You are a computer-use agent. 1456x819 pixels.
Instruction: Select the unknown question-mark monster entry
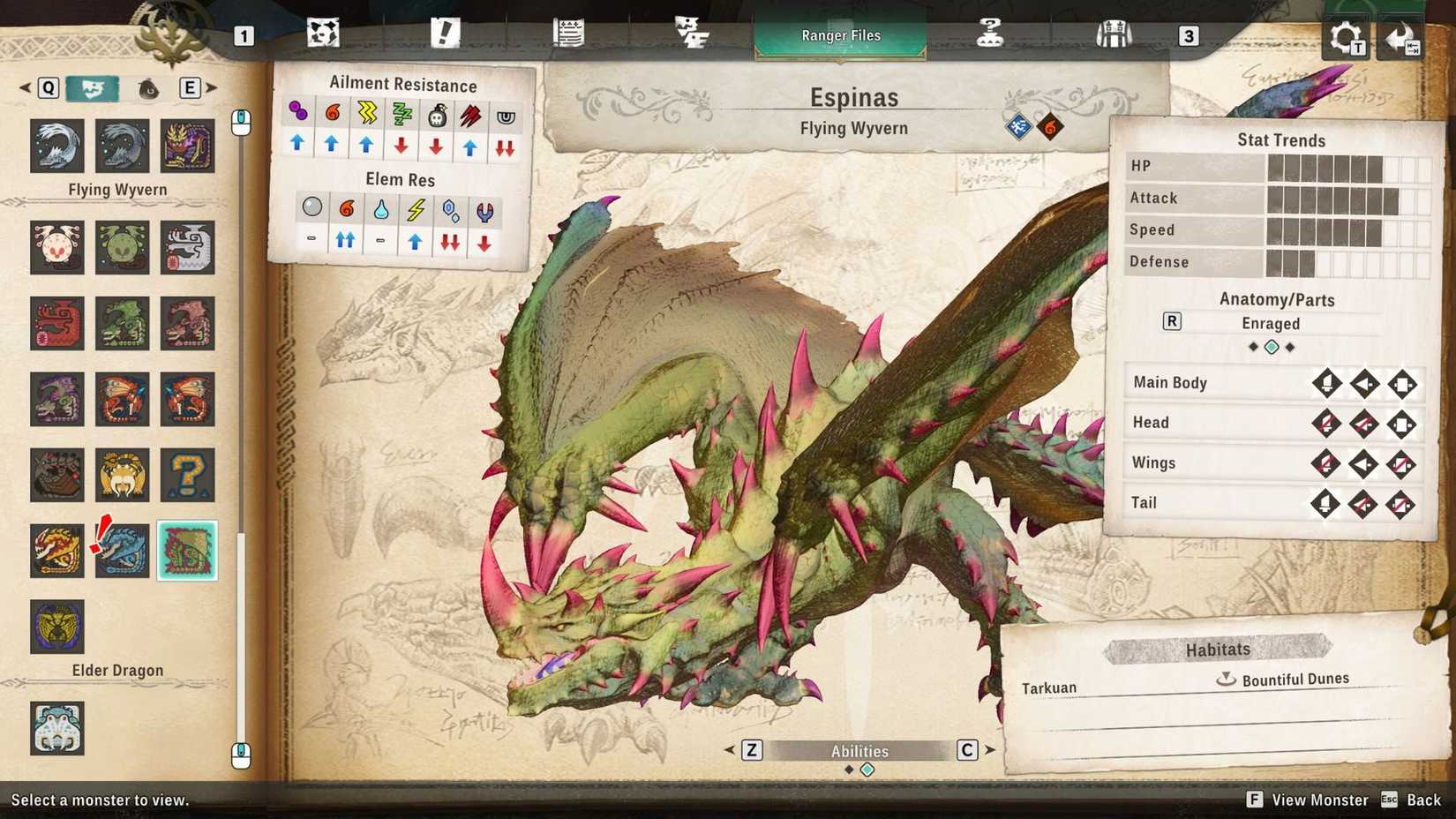coord(187,475)
